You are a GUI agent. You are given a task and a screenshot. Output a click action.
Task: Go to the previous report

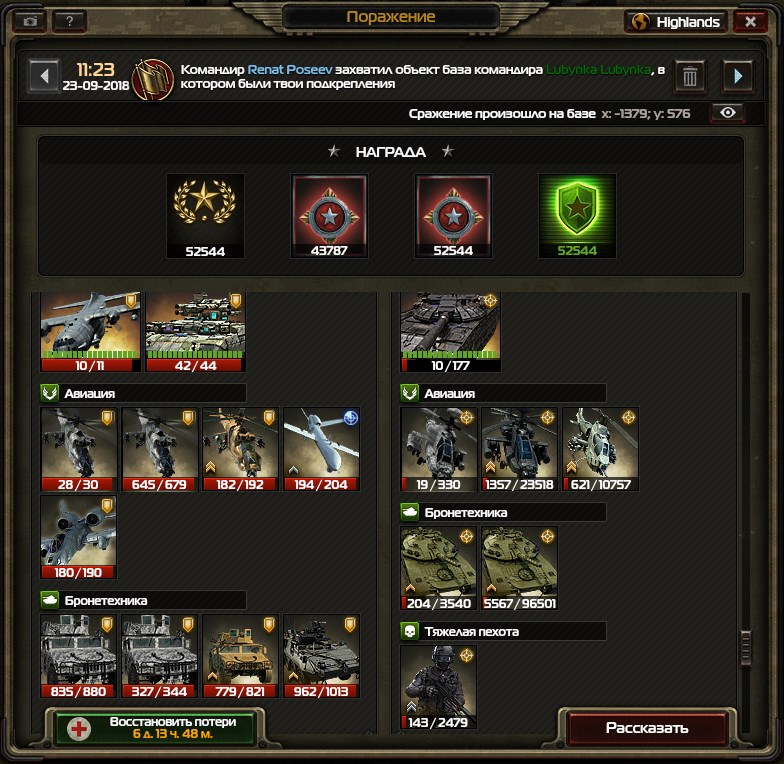(43, 76)
